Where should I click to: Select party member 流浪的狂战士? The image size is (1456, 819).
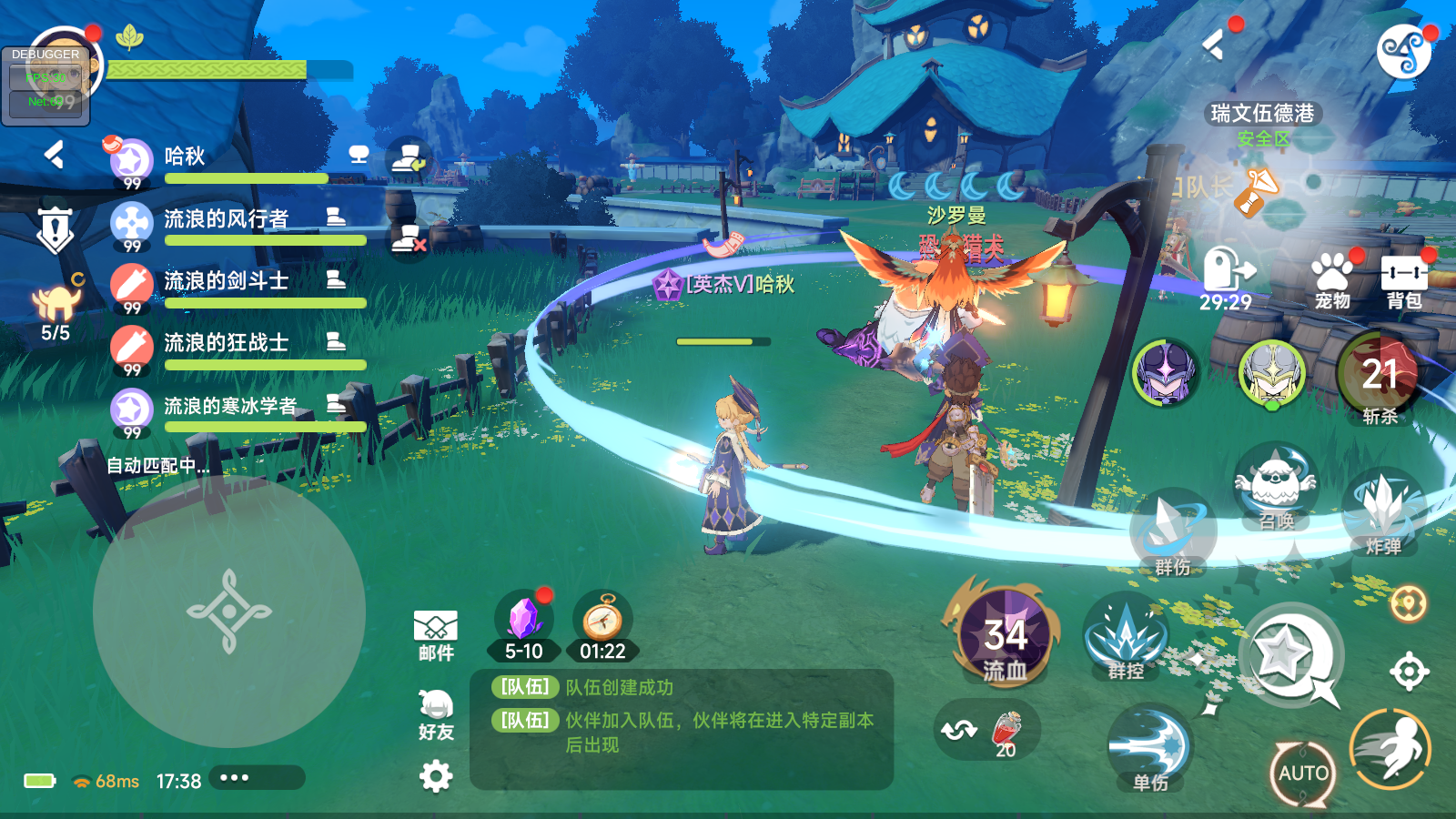(226, 344)
